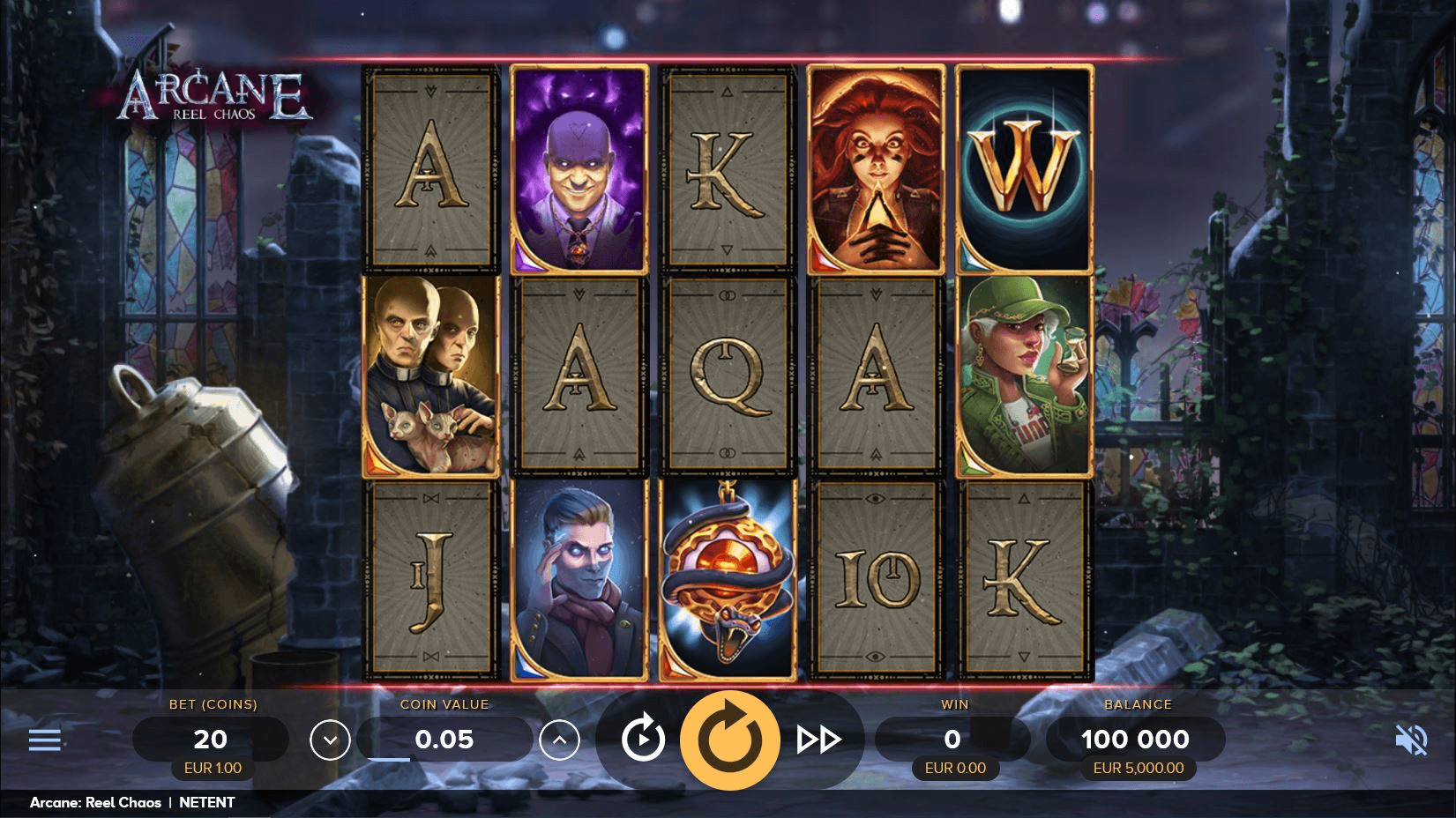Select the blue-eyed psychic hero symbol
This screenshot has width=1456, height=818.
[578, 582]
